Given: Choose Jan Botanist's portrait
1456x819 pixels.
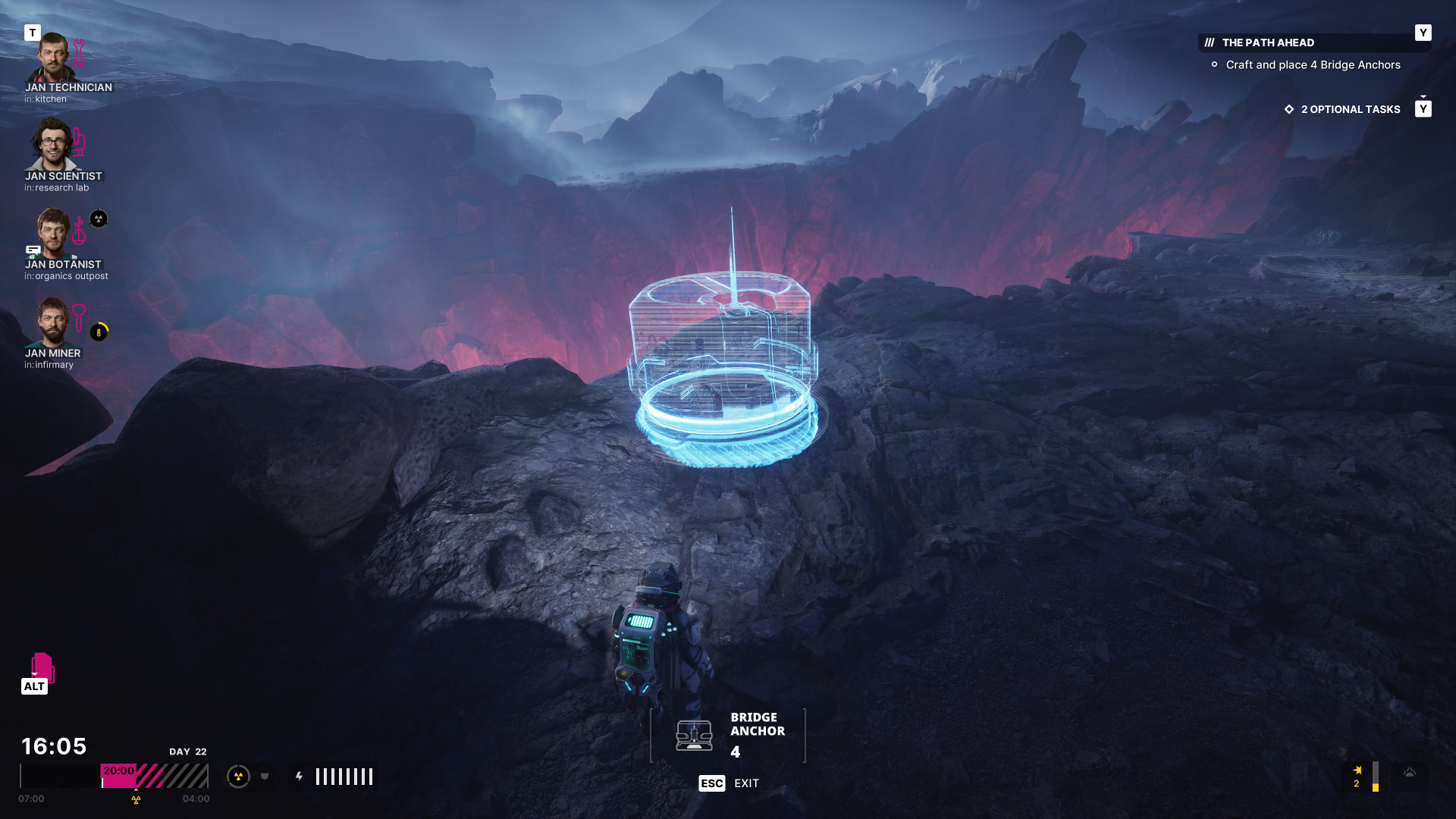Looking at the screenshot, I should tap(53, 234).
